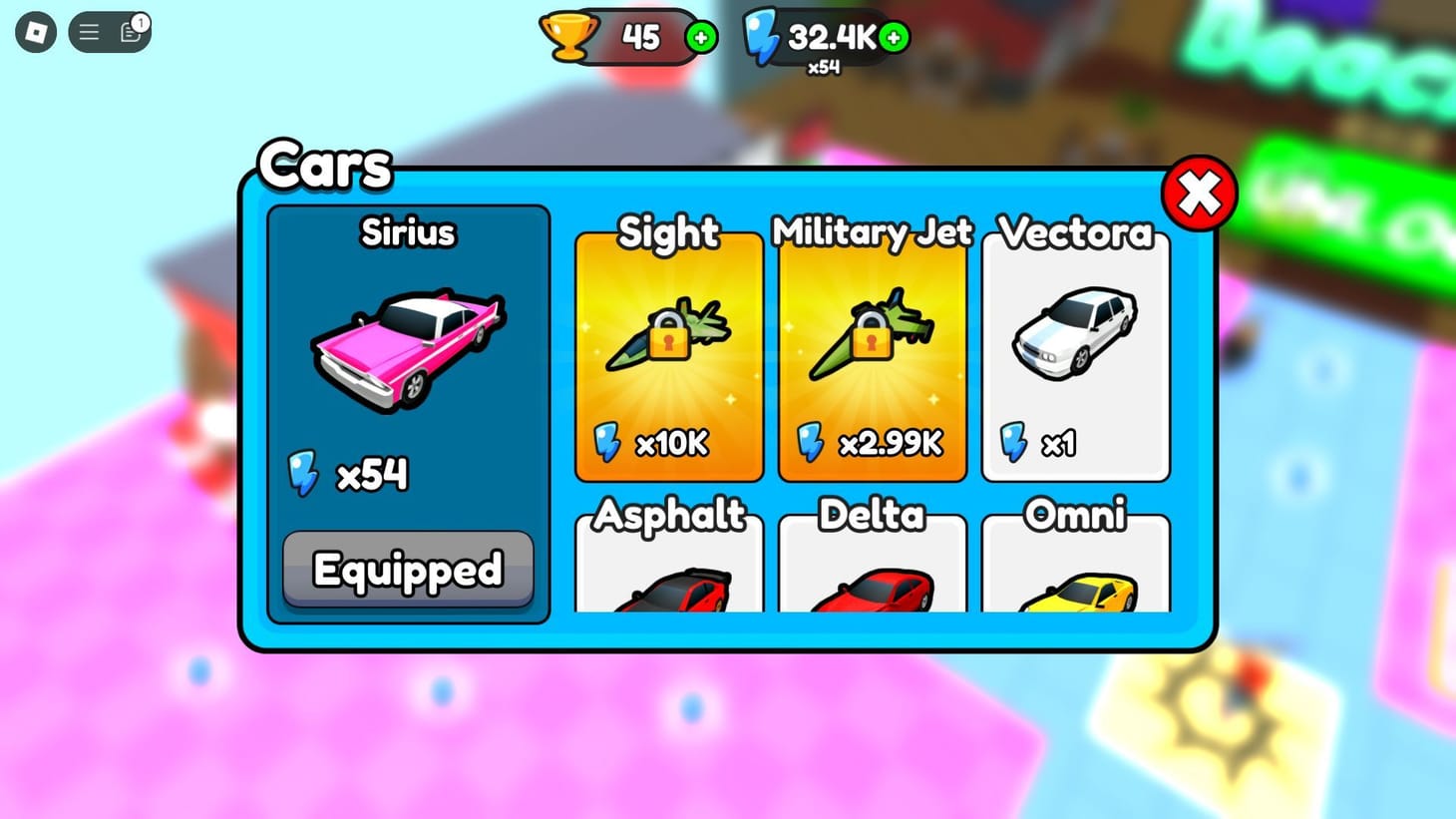Open the Roblox hamburger menu icon
Image resolution: width=1456 pixels, height=819 pixels.
(x=89, y=31)
